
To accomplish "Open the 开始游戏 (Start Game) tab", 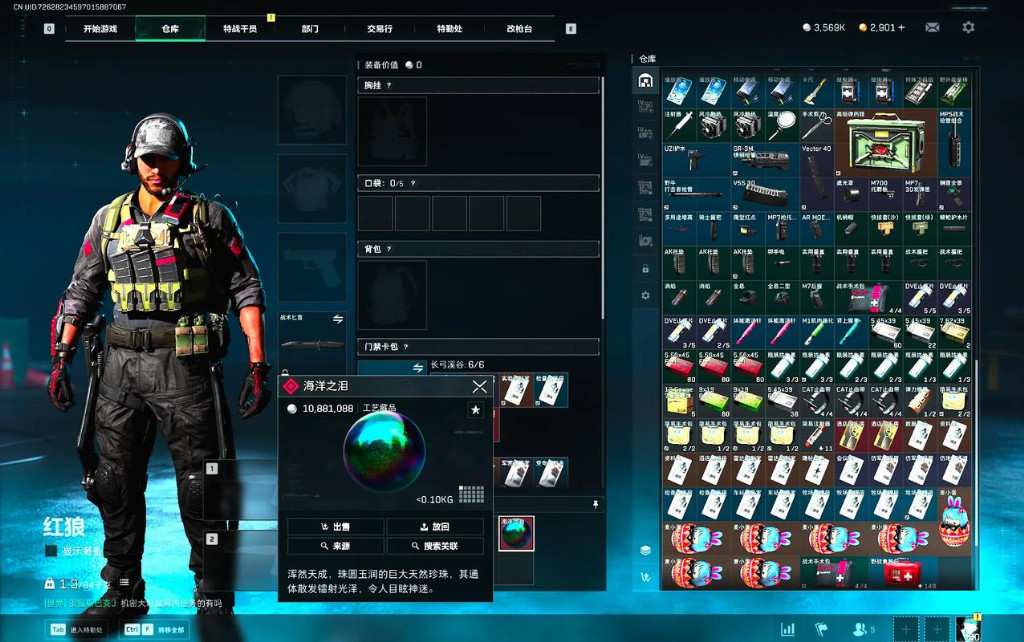I will 99,29.
